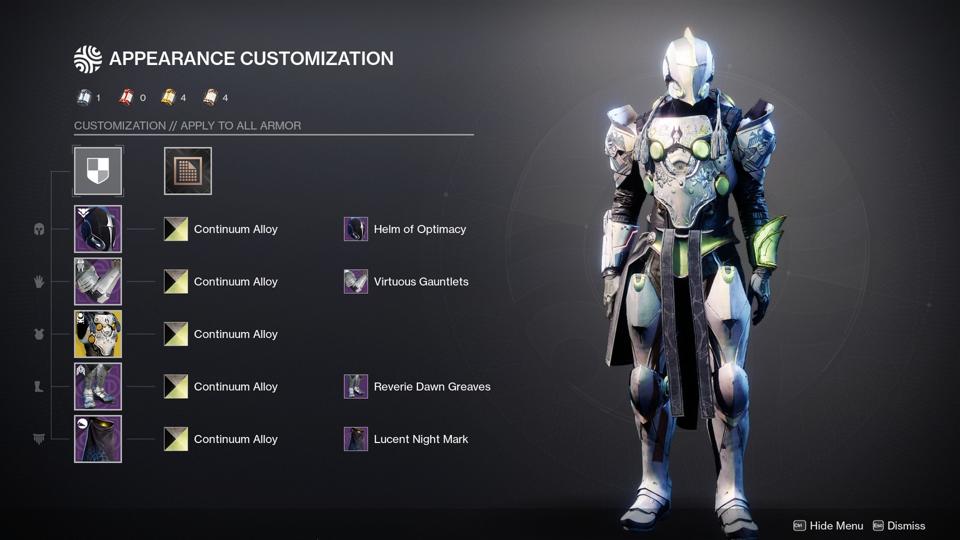The image size is (960, 540).
Task: Click the grid pattern apply-to-all icon
Action: click(x=188, y=171)
